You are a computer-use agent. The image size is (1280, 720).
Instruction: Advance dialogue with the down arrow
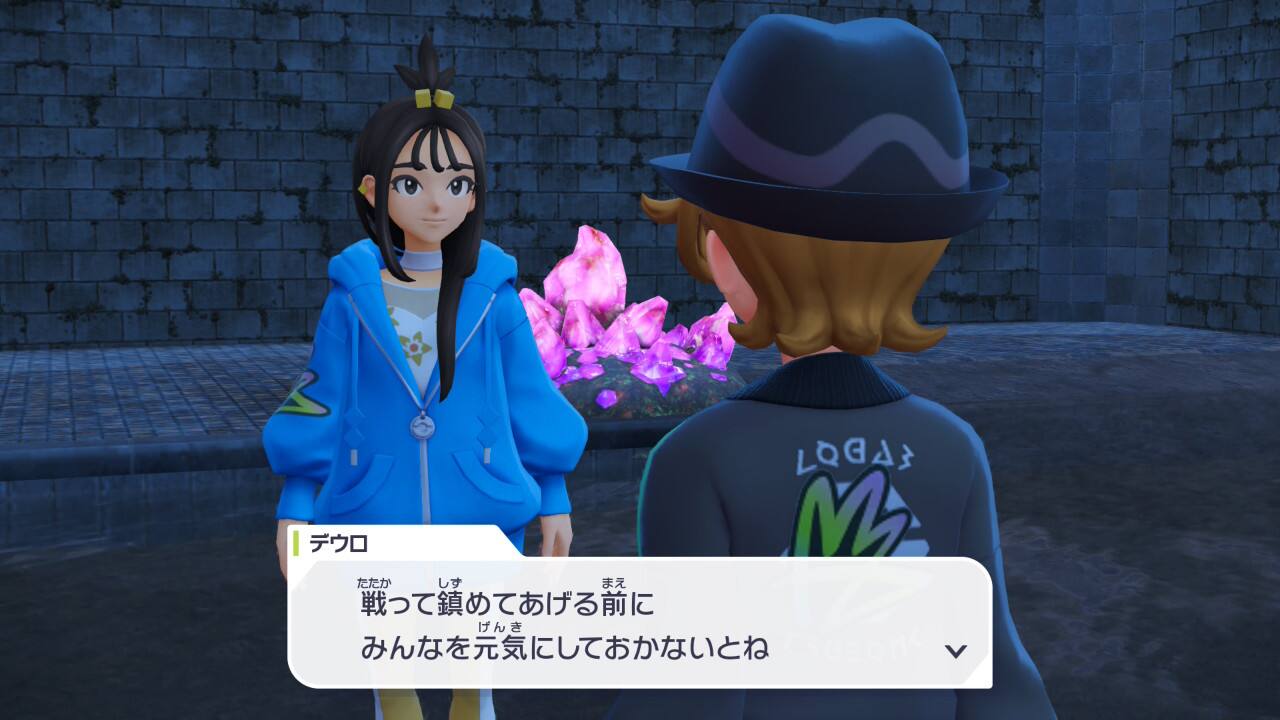[956, 651]
